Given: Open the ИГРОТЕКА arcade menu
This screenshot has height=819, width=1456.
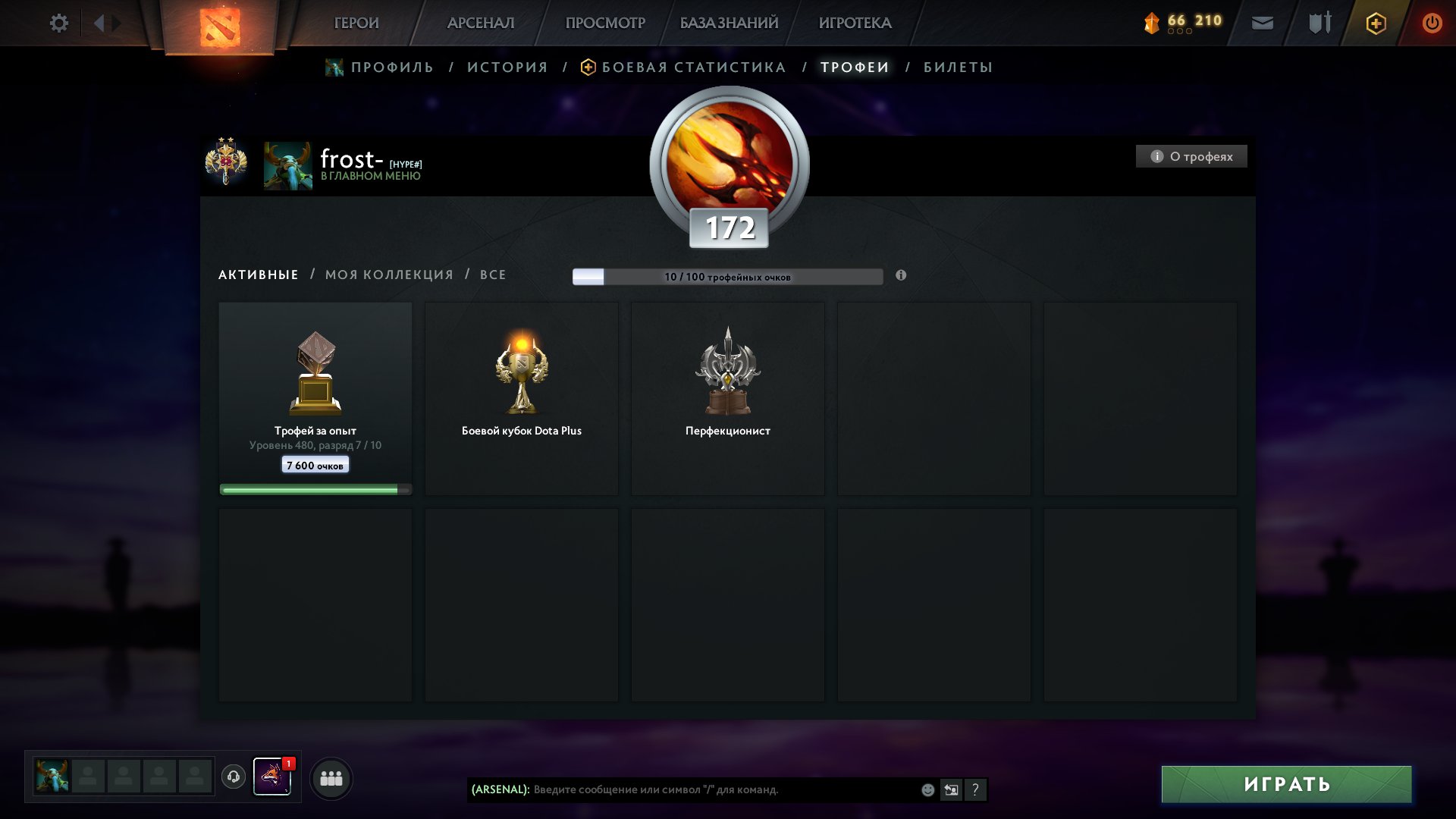Looking at the screenshot, I should pos(855,24).
